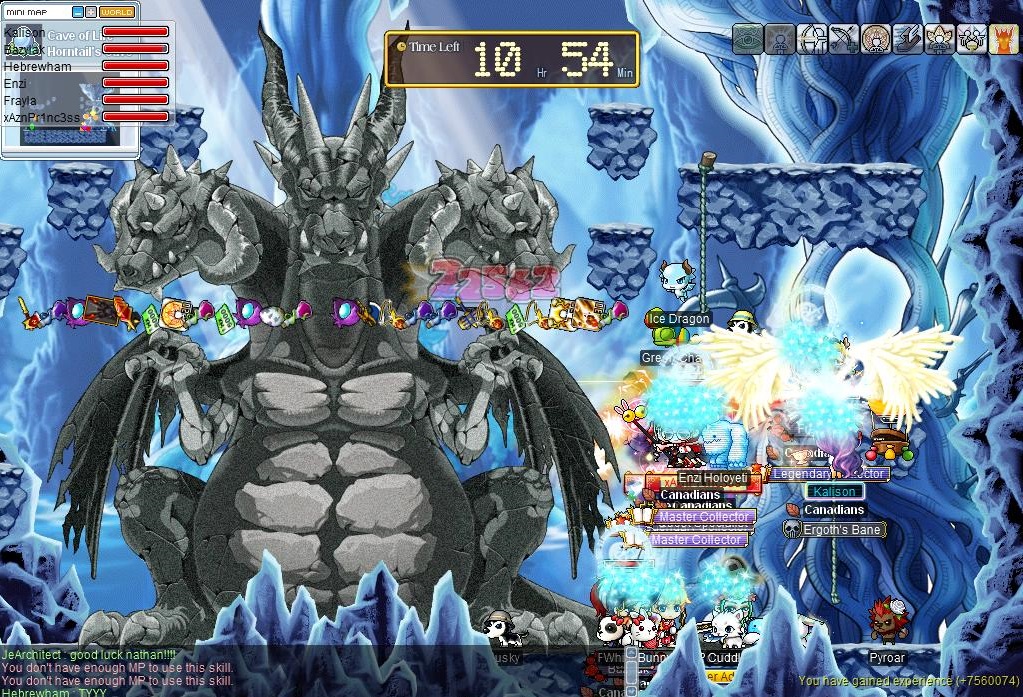Open the WORLD map
This screenshot has width=1023, height=697.
tap(117, 12)
